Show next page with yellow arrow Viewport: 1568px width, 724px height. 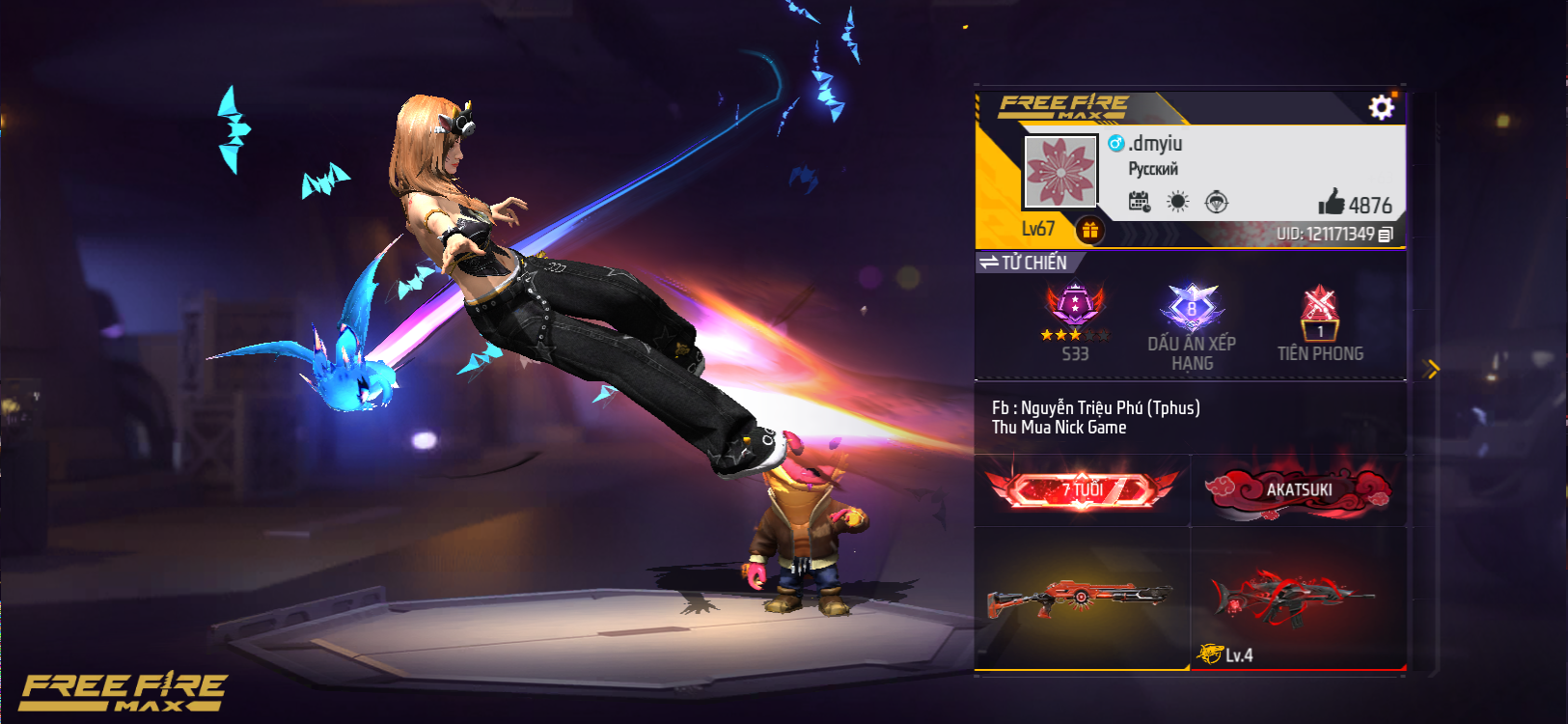pyautogui.click(x=1432, y=369)
